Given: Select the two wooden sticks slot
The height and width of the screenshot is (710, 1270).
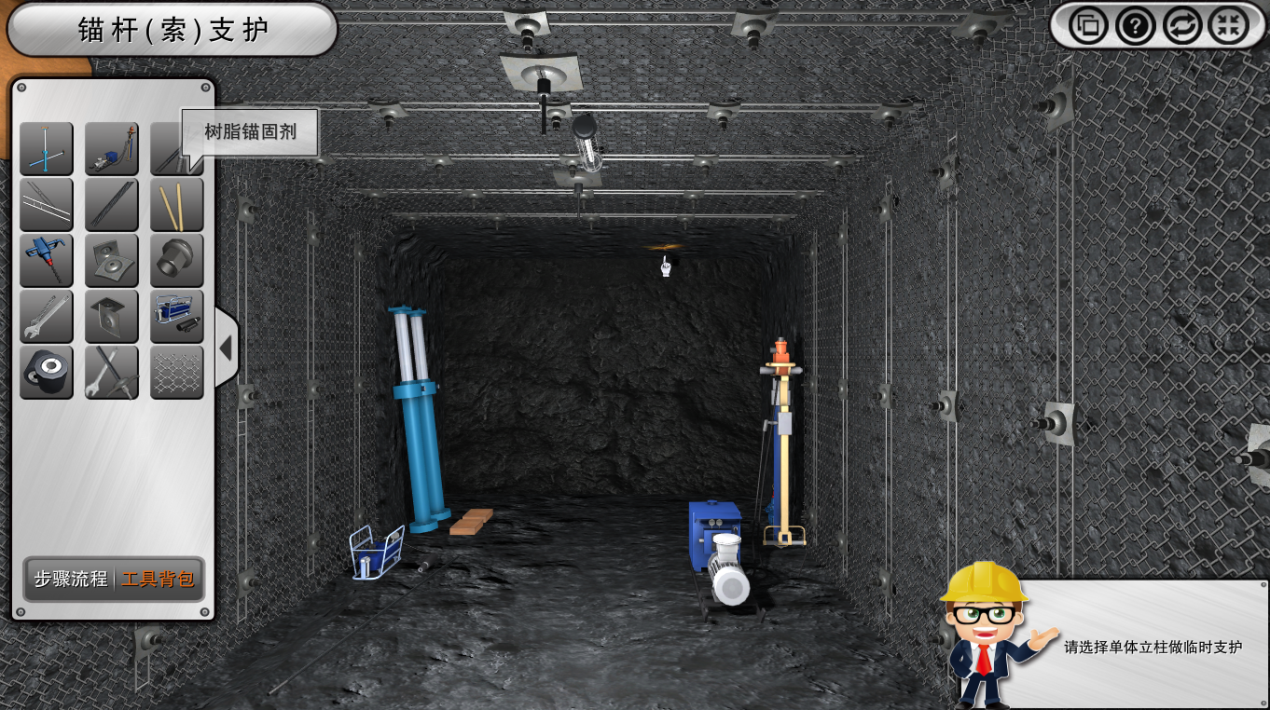Looking at the screenshot, I should tap(177, 205).
